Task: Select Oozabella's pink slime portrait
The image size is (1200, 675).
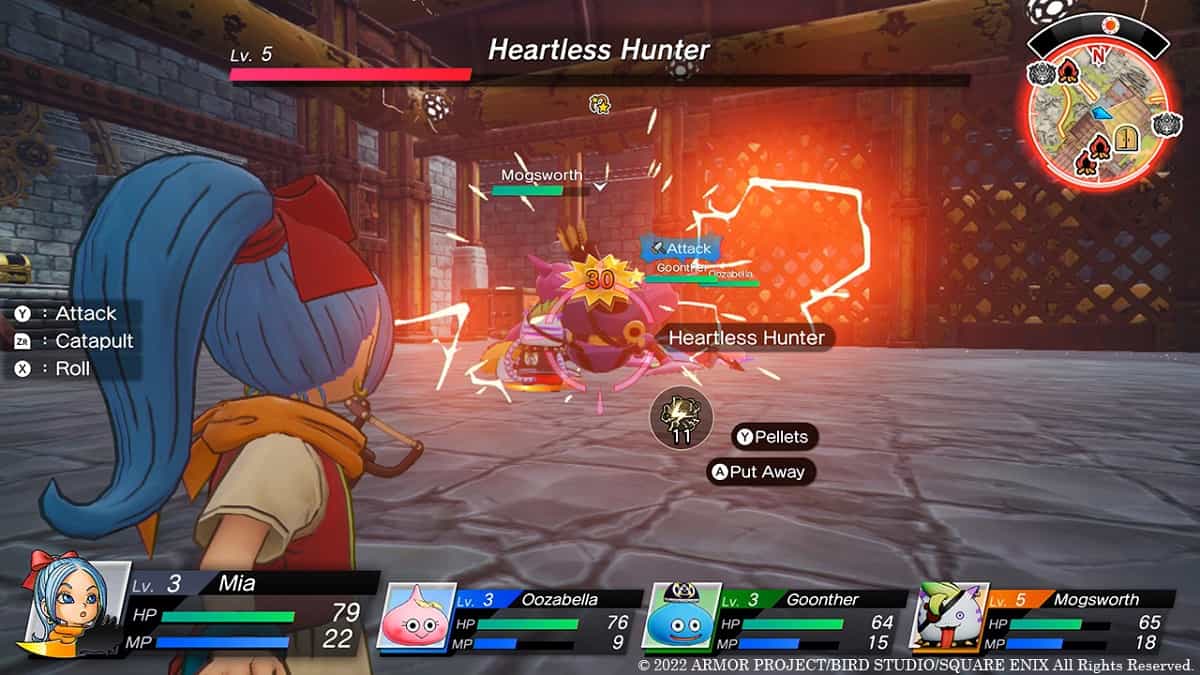Action: pyautogui.click(x=416, y=616)
